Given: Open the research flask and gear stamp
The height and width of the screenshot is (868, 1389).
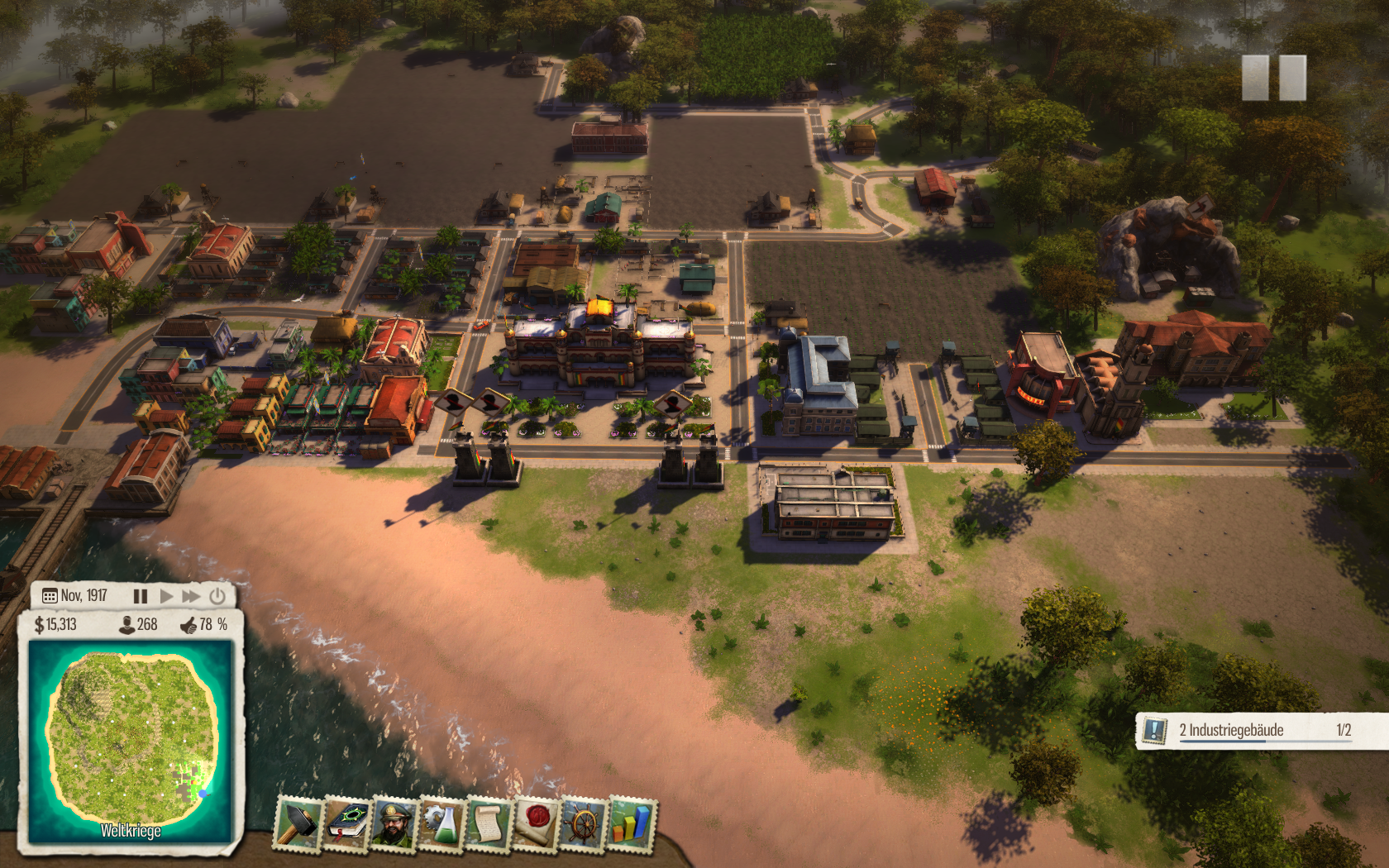Looking at the screenshot, I should (x=442, y=823).
